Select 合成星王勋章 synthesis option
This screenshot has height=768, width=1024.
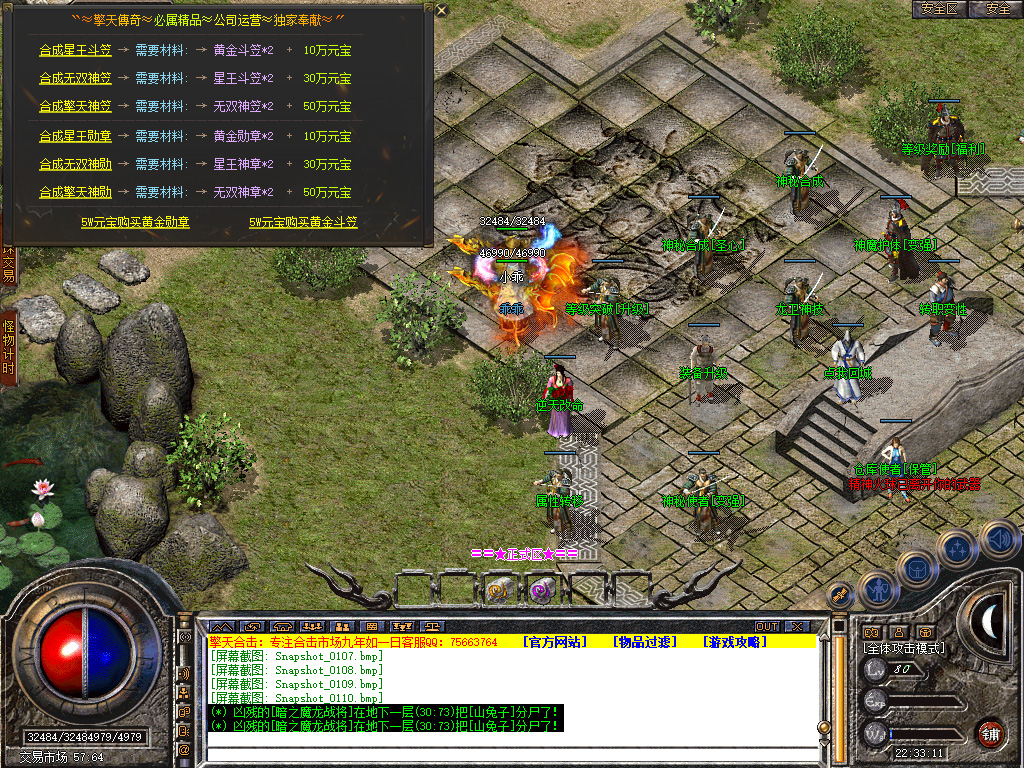pyautogui.click(x=75, y=135)
